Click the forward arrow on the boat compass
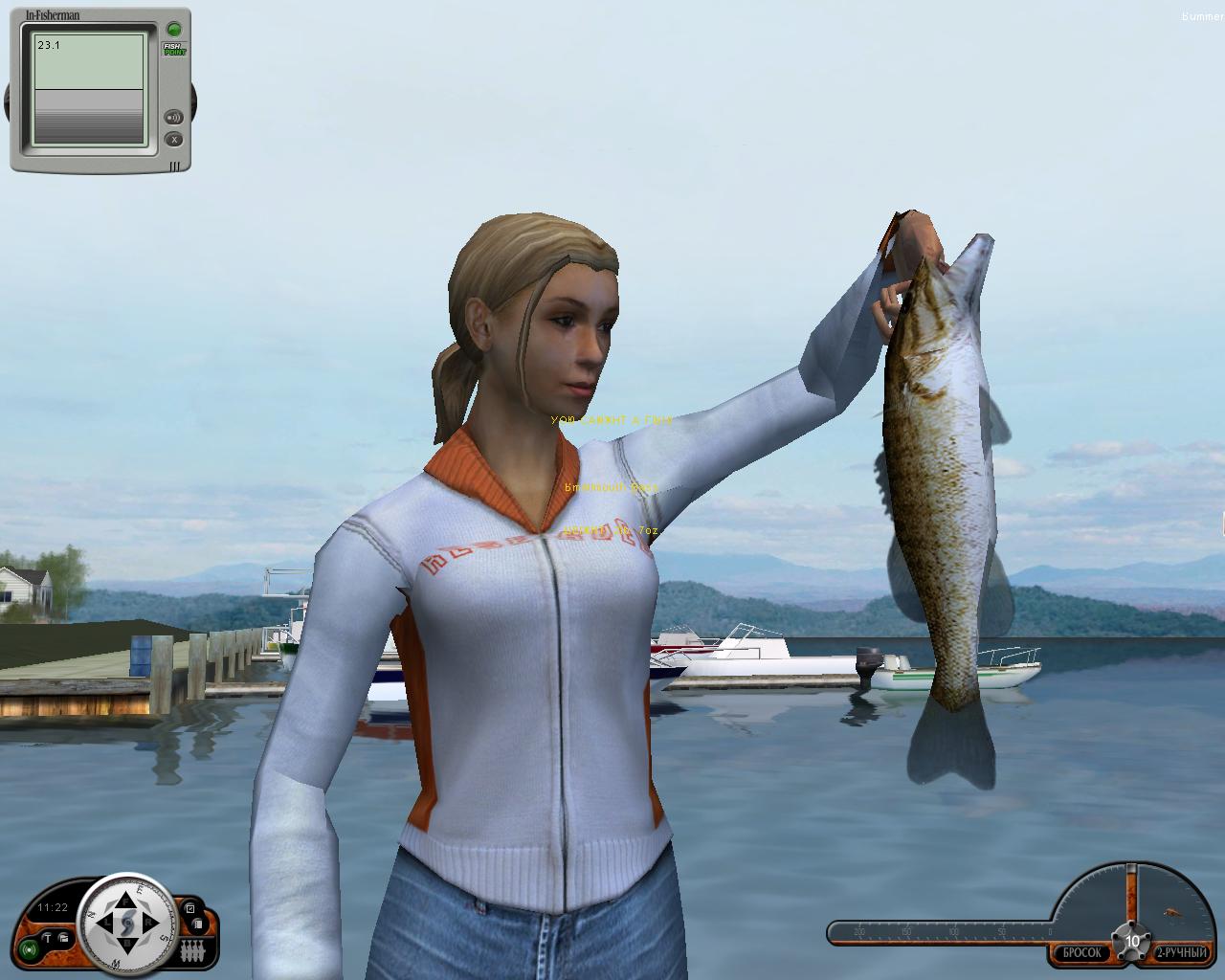This screenshot has width=1225, height=980. tap(126, 900)
